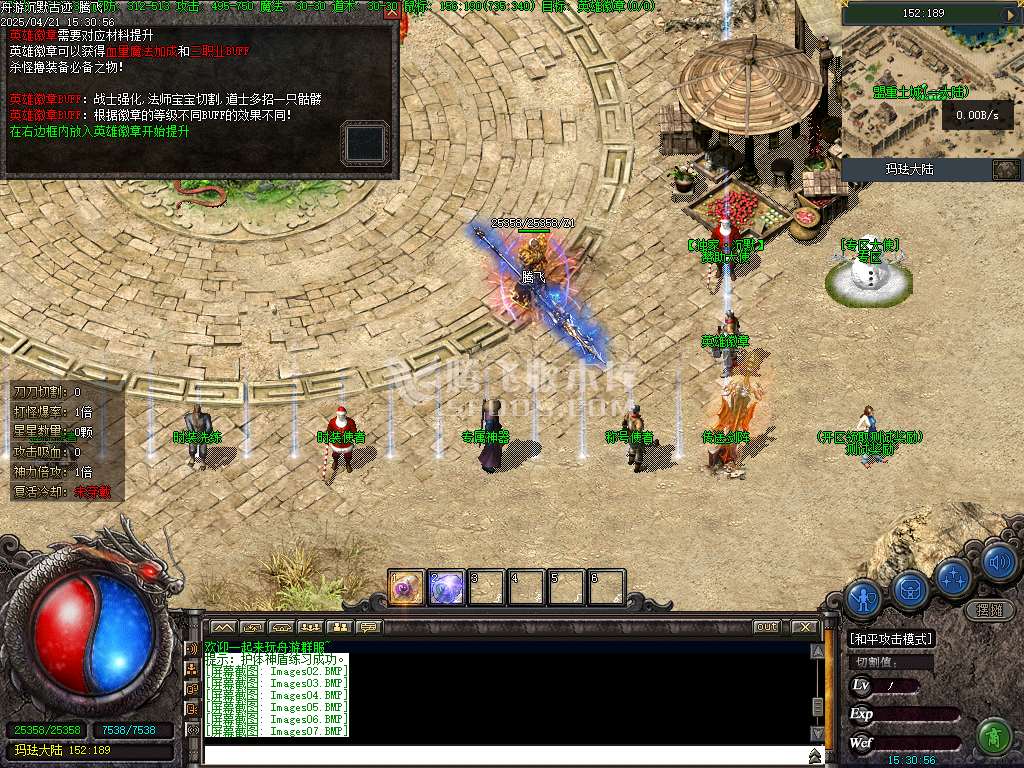
Task: Open the shop with the green 商 button
Action: pos(993,737)
